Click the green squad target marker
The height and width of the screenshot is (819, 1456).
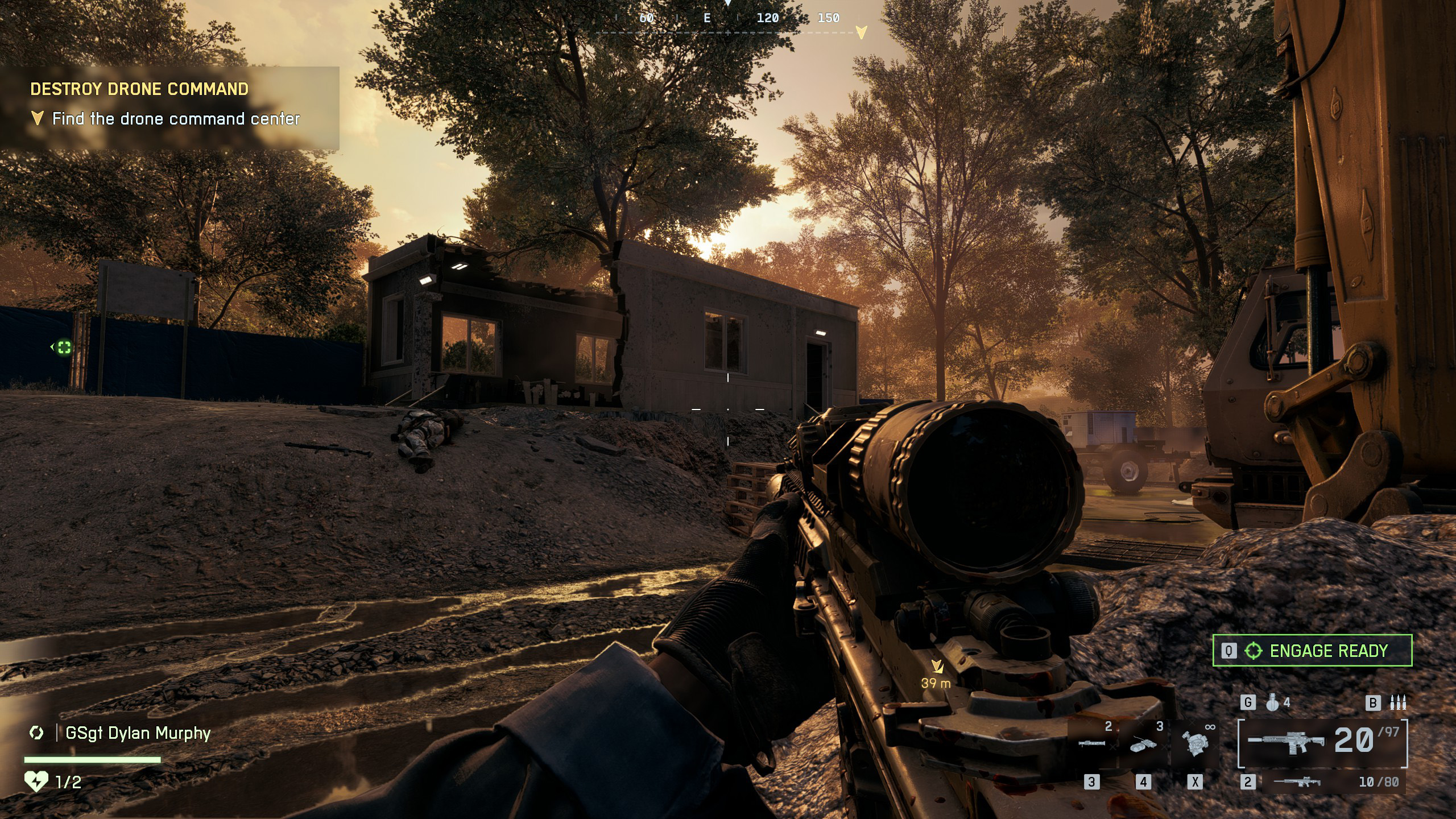click(64, 347)
